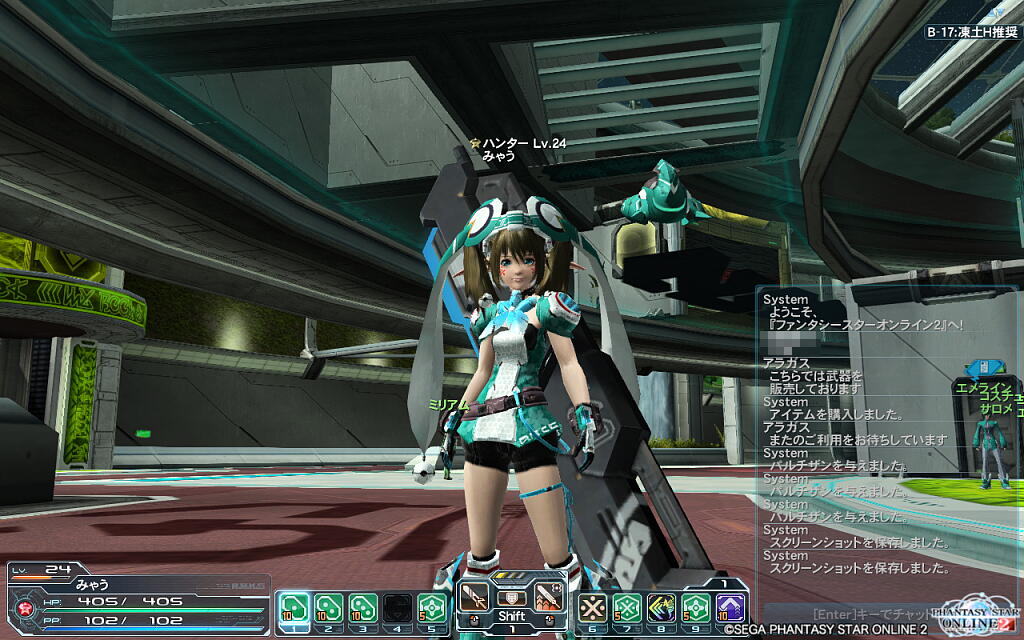
Task: Select the left sword attack in weapon palette
Action: [474, 597]
